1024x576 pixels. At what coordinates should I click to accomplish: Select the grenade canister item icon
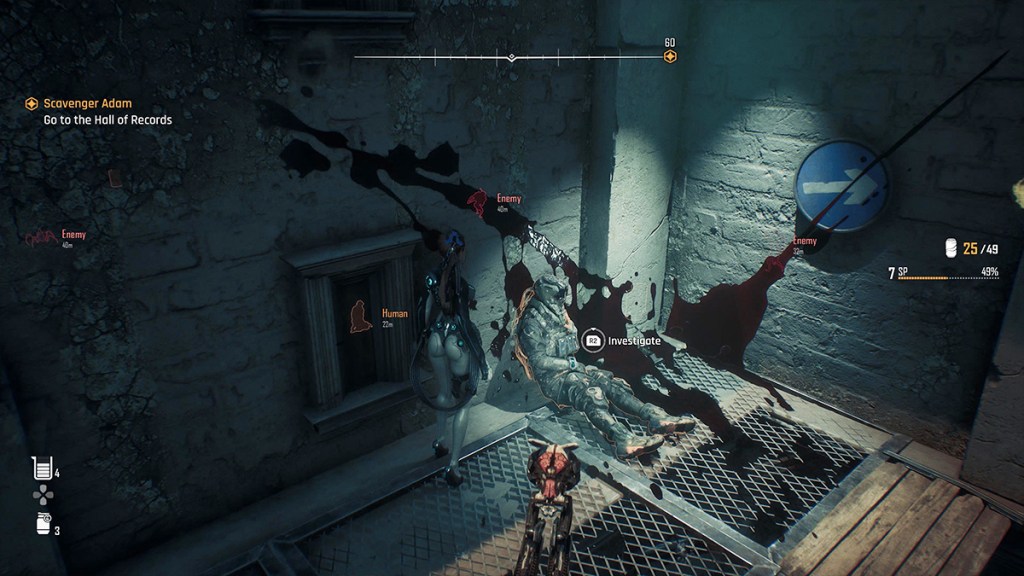[x=42, y=522]
